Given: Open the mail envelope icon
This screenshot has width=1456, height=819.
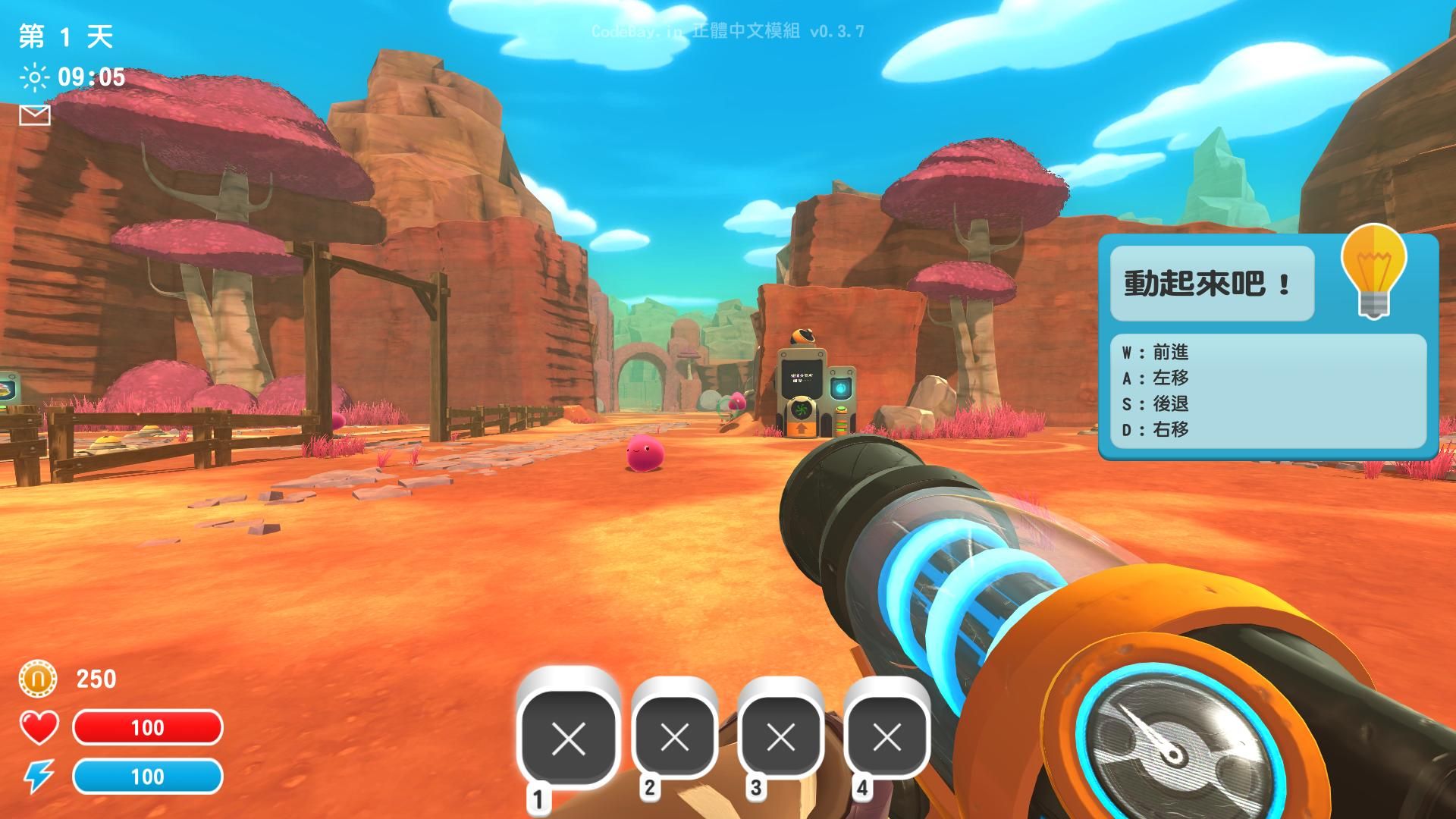Looking at the screenshot, I should [x=35, y=115].
